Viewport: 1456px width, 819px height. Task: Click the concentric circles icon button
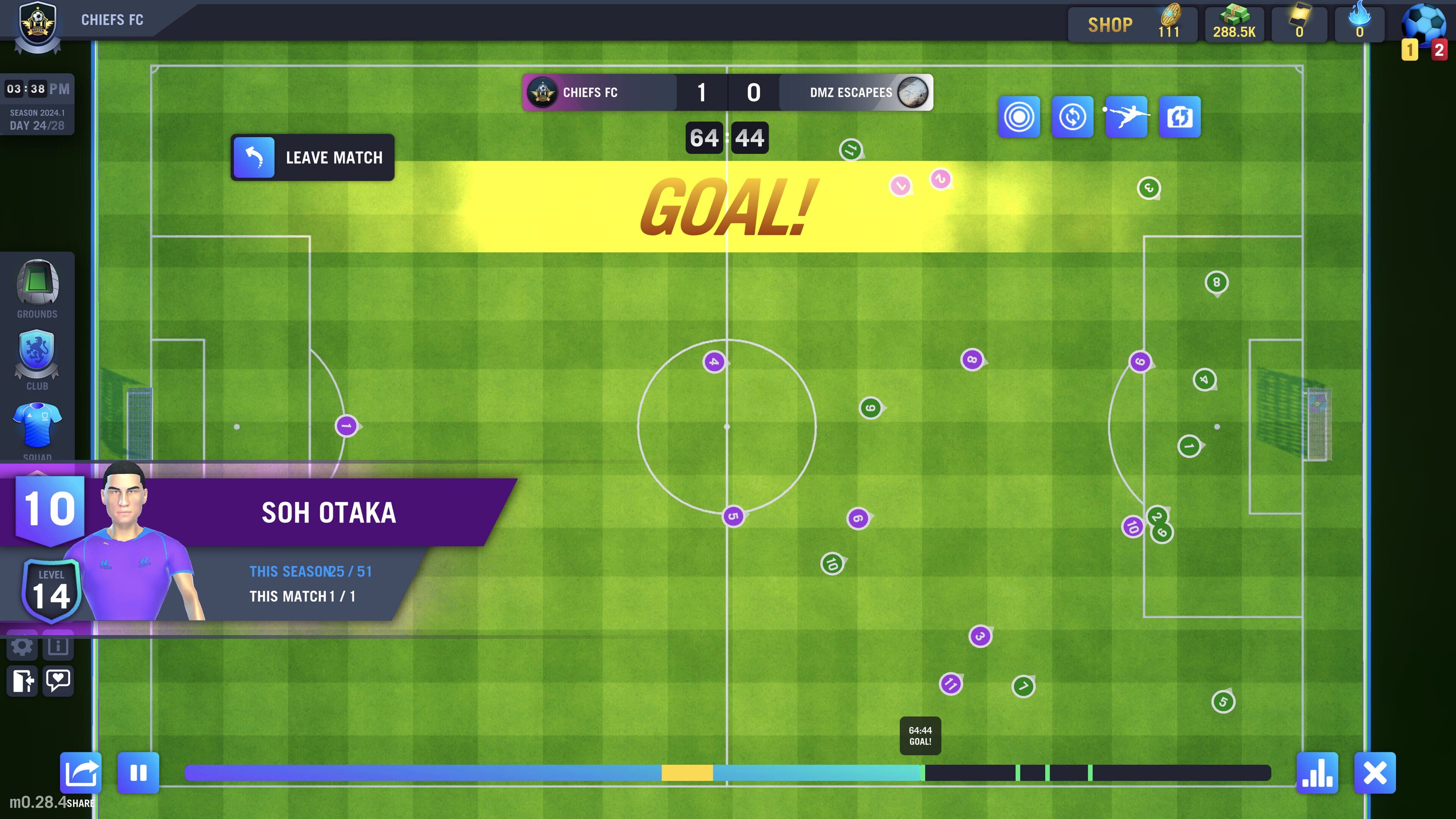1018,117
